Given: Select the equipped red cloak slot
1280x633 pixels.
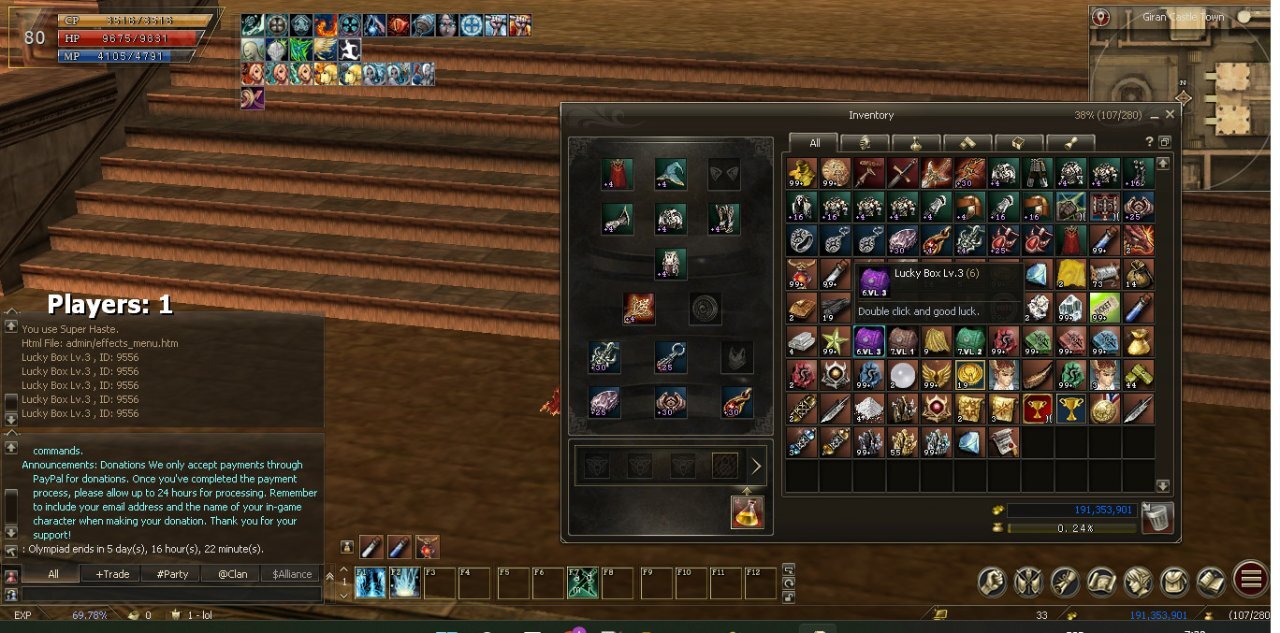Looking at the screenshot, I should pos(618,174).
